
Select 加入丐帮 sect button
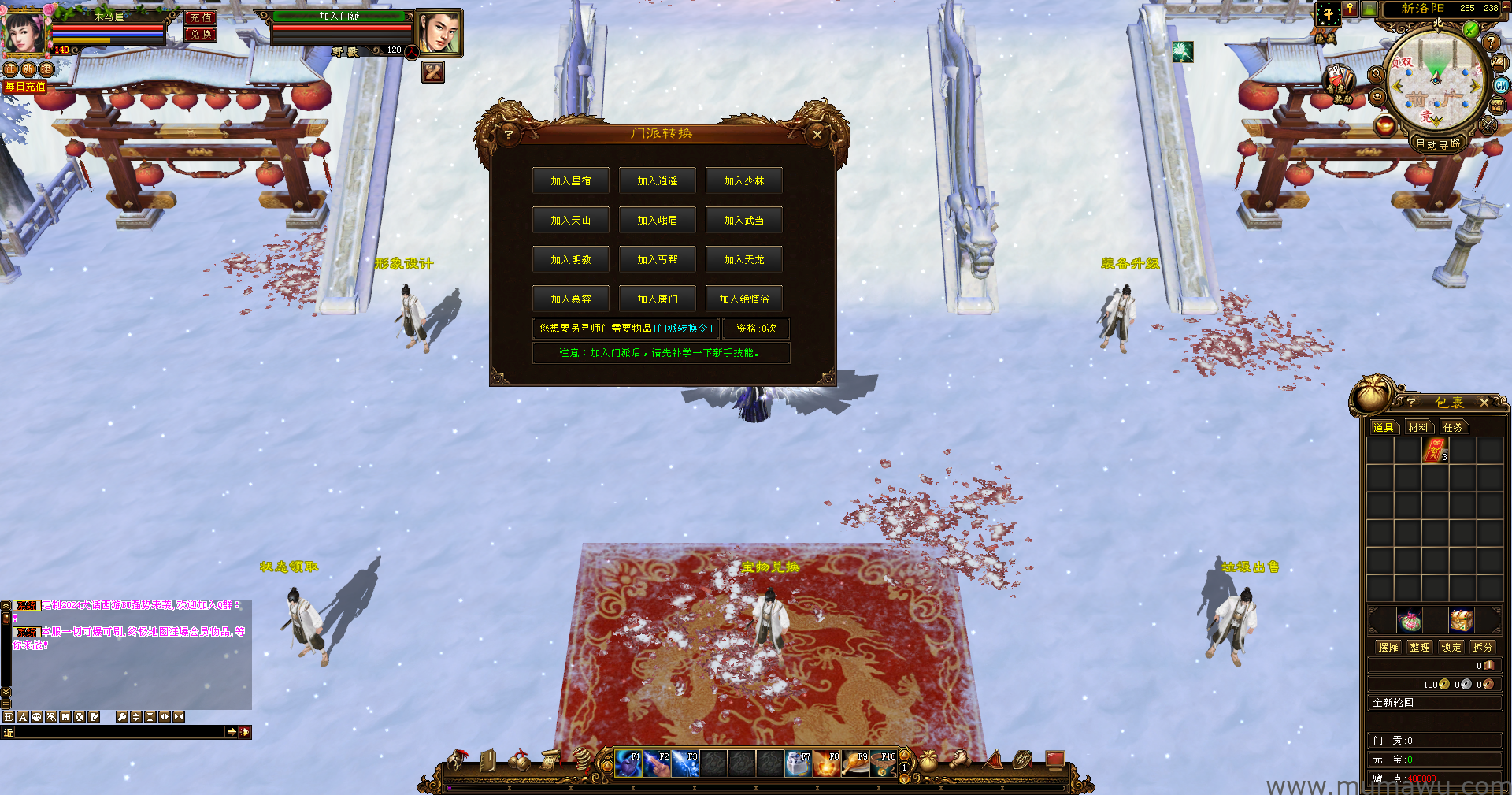[658, 260]
